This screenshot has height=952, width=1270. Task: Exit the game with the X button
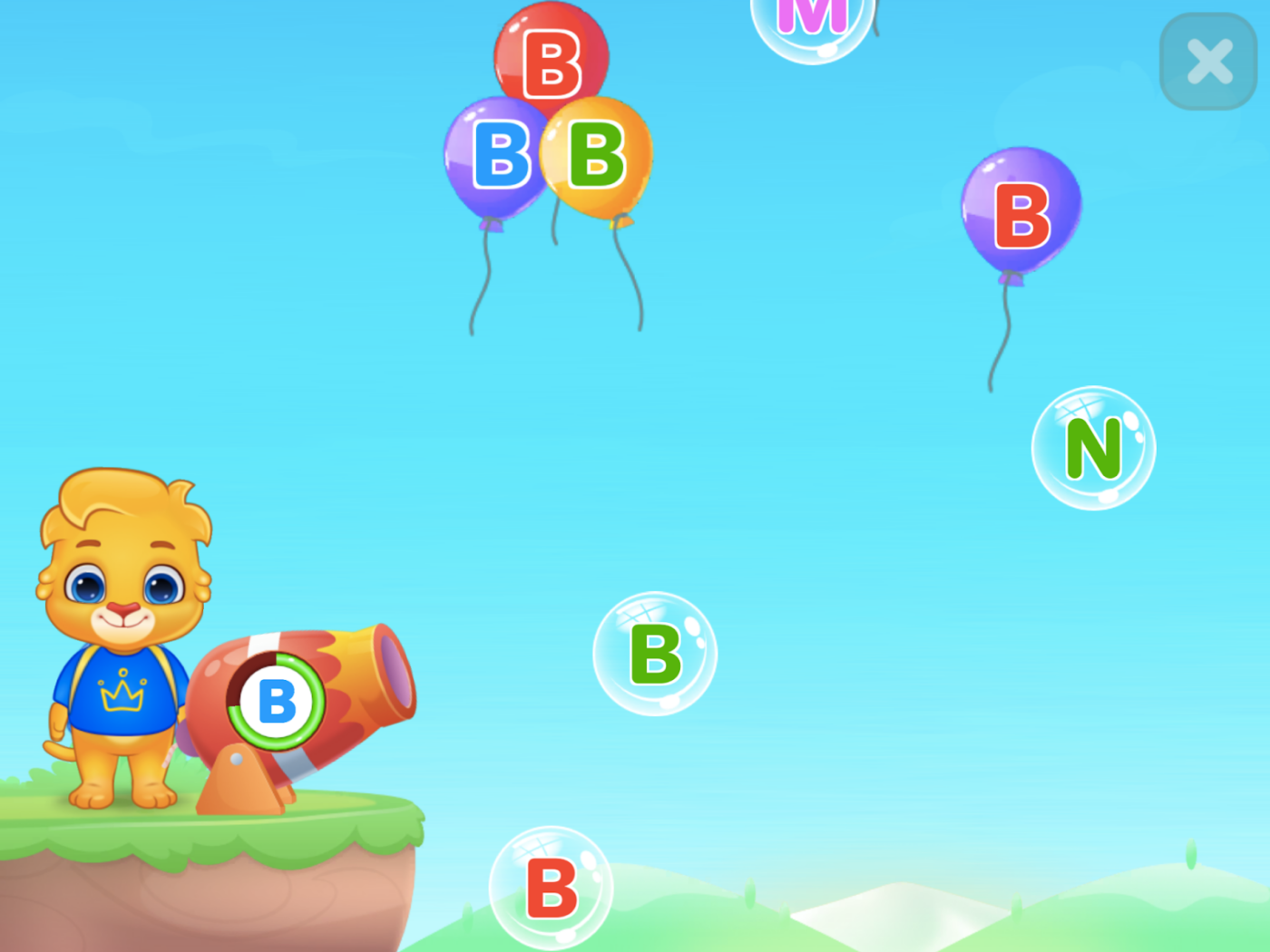click(x=1208, y=62)
